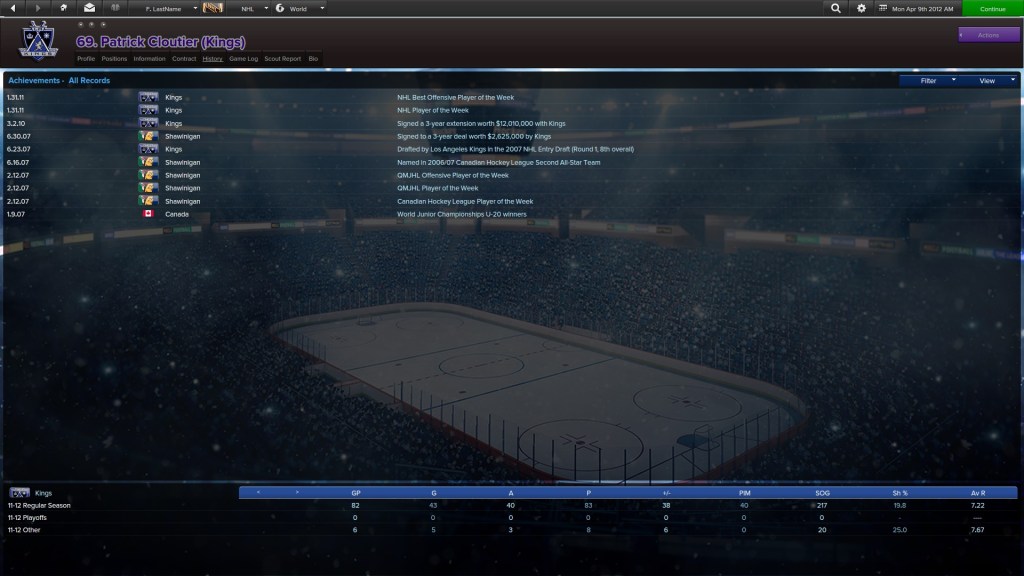
Task: Open the View dropdown
Action: tap(990, 80)
